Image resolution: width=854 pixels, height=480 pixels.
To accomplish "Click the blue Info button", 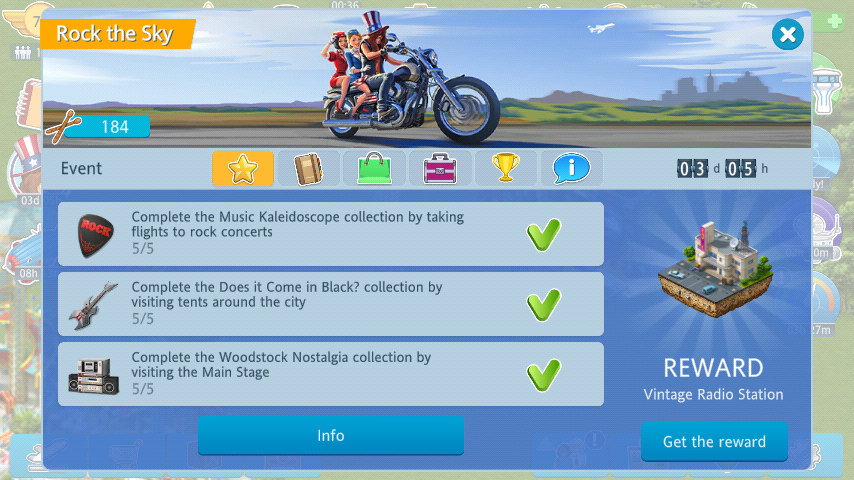I will tap(330, 436).
